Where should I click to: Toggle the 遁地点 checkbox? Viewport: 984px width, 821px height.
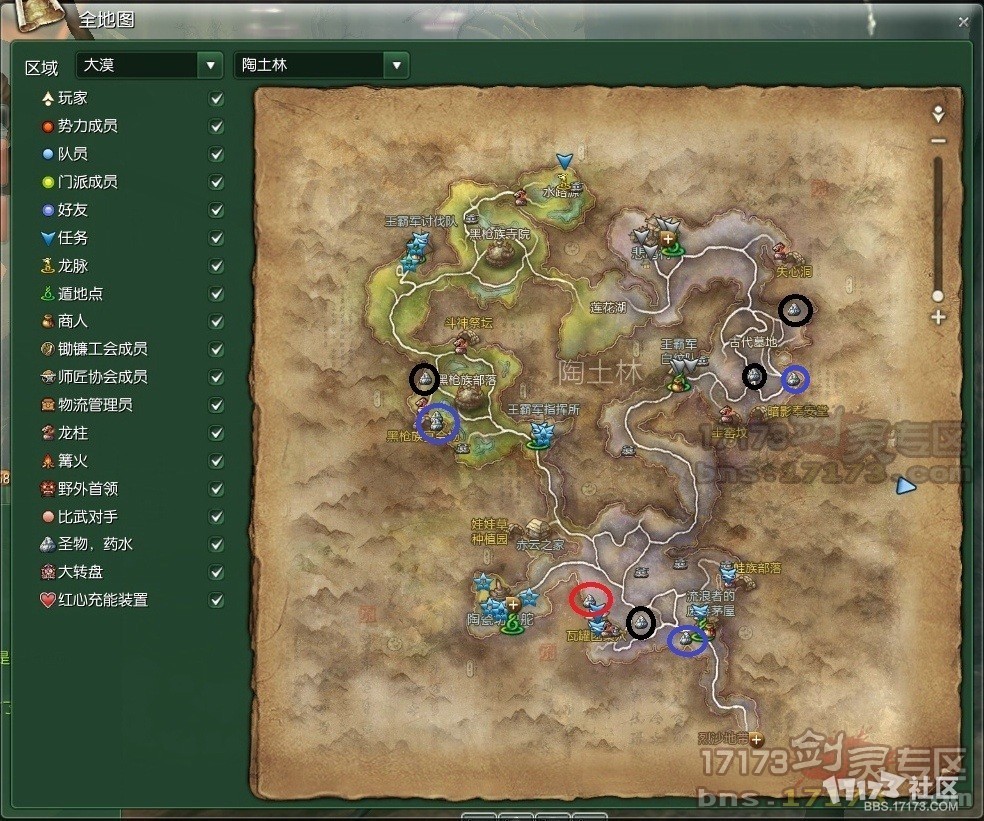(x=216, y=295)
